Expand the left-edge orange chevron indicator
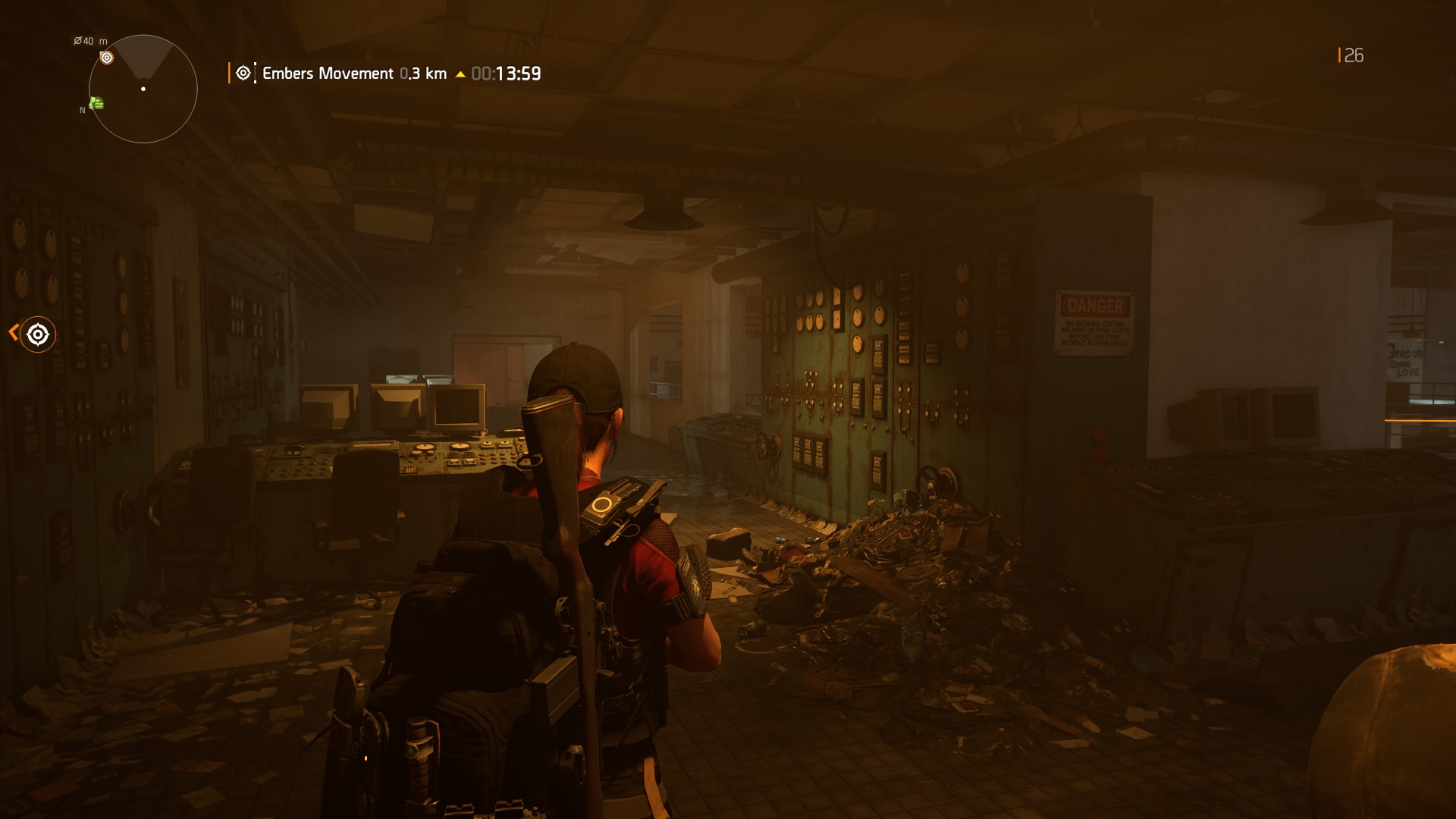 click(14, 334)
